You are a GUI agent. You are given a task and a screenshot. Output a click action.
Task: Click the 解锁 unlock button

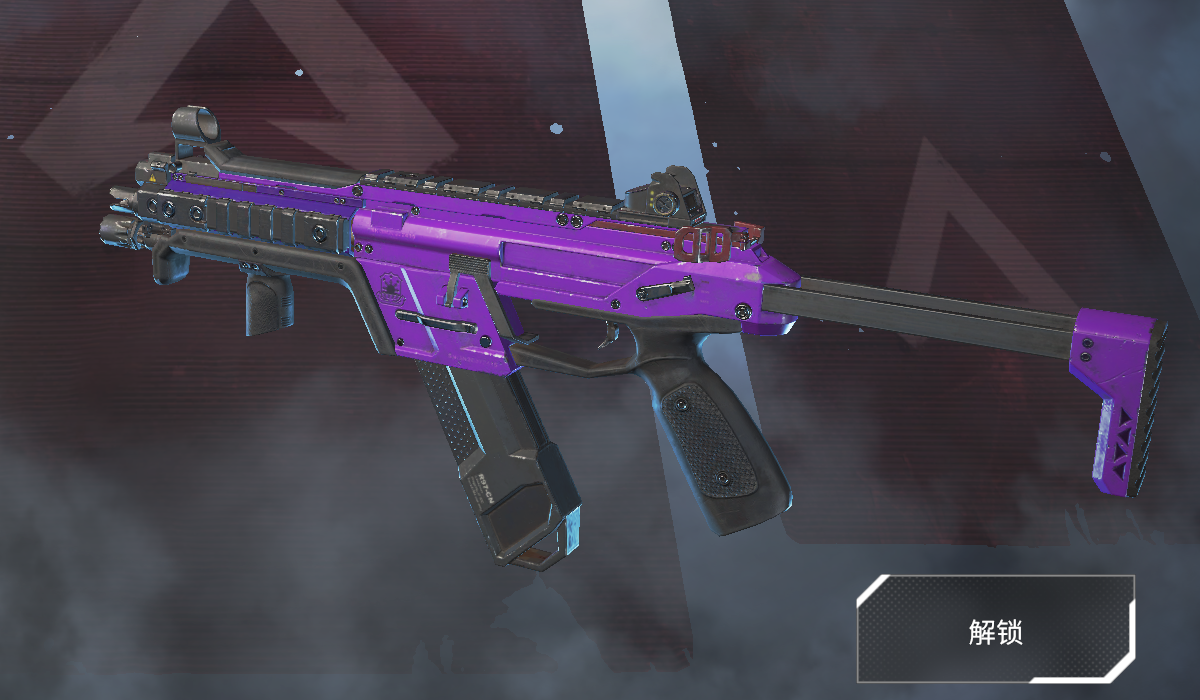(995, 630)
